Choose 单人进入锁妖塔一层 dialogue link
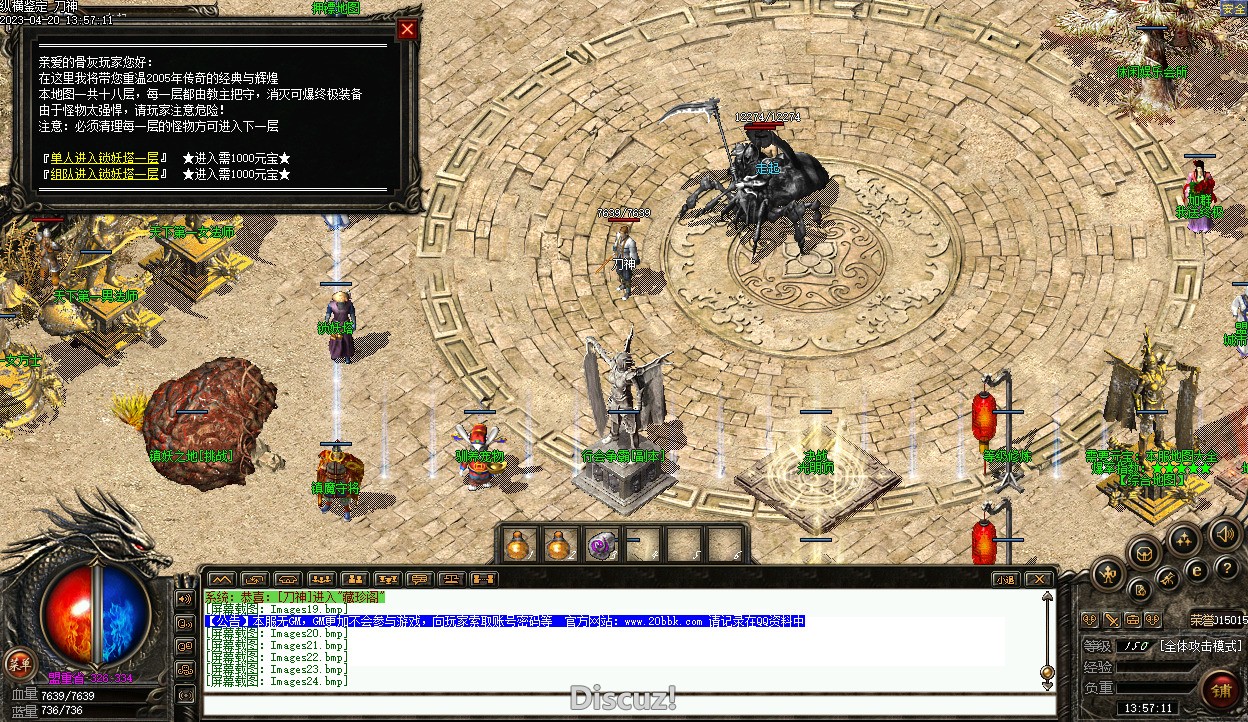Image resolution: width=1248 pixels, height=722 pixels. point(105,158)
